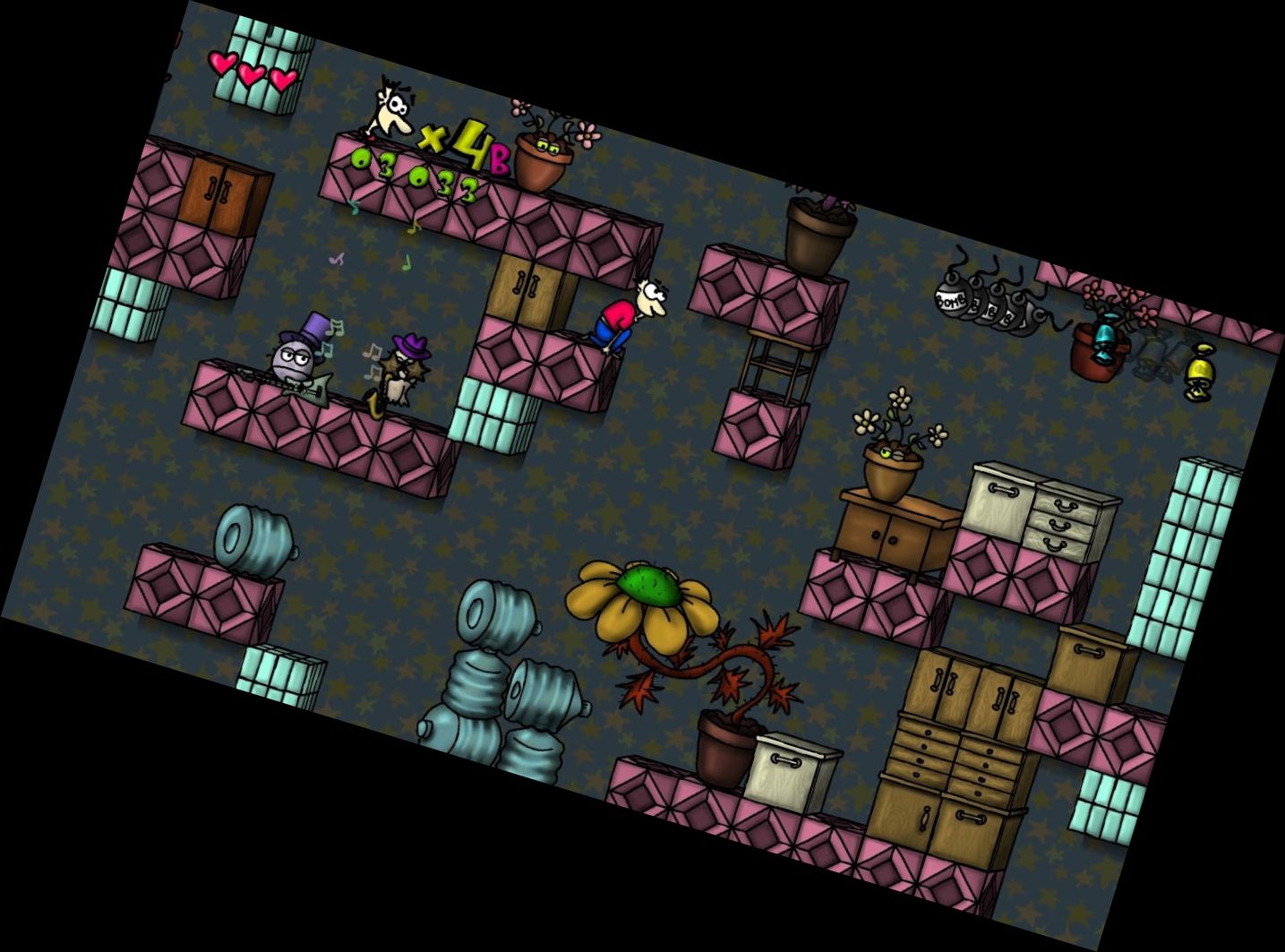The height and width of the screenshot is (952, 1285).
Task: Toggle the musician wearing the purple top hat
Action: (x=296, y=356)
